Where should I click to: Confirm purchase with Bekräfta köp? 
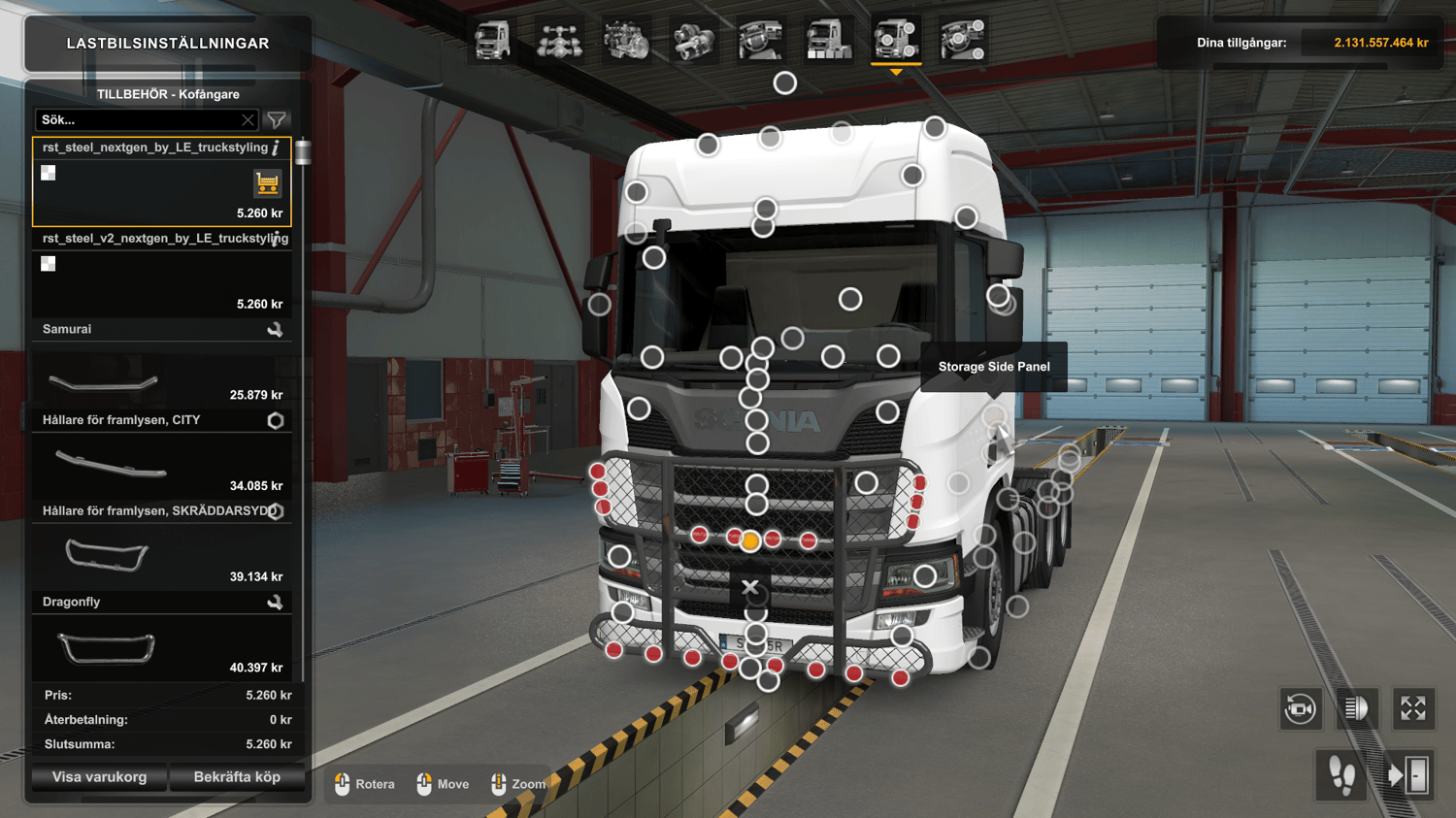coord(237,777)
